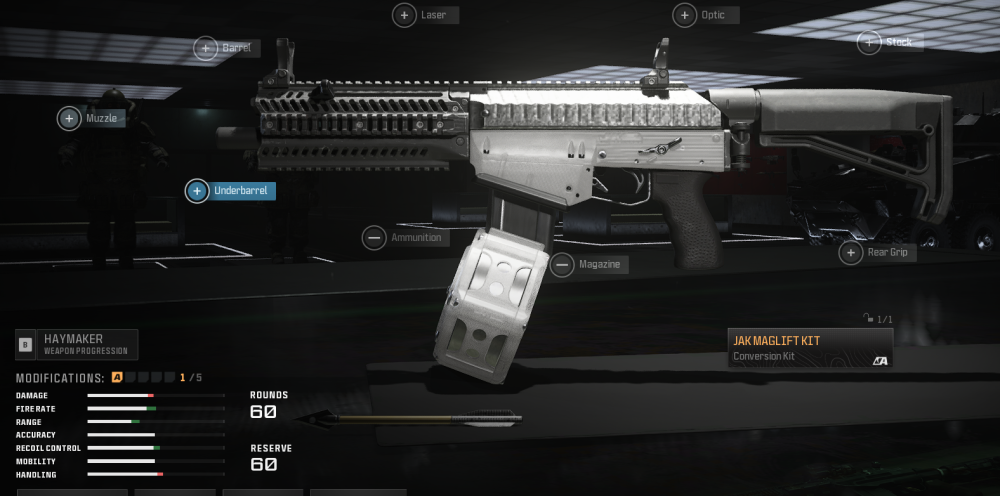This screenshot has width=1000, height=496.
Task: Choose the Rear Grip slot
Action: point(850,253)
